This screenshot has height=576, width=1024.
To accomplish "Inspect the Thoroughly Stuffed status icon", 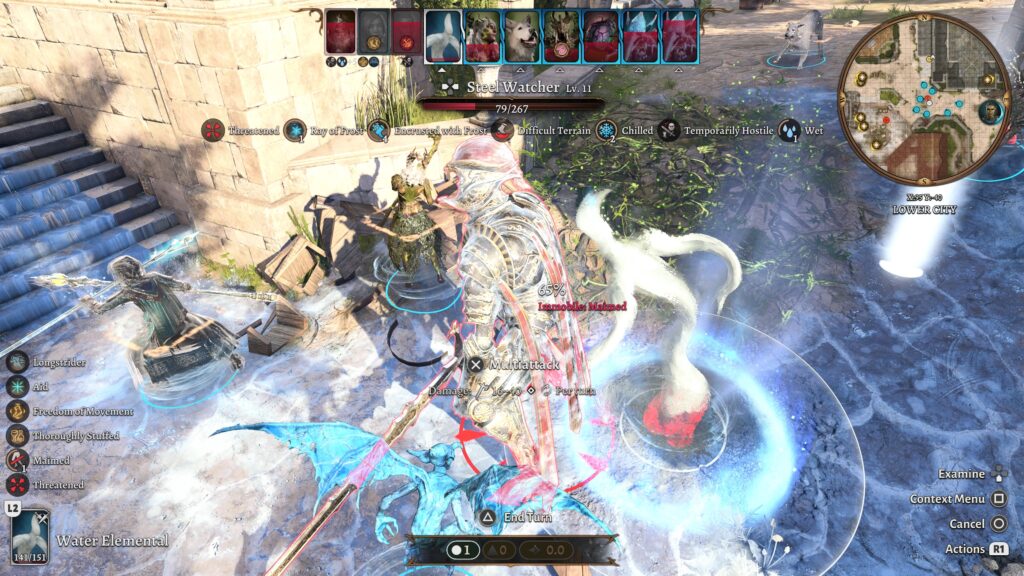I will 17,436.
